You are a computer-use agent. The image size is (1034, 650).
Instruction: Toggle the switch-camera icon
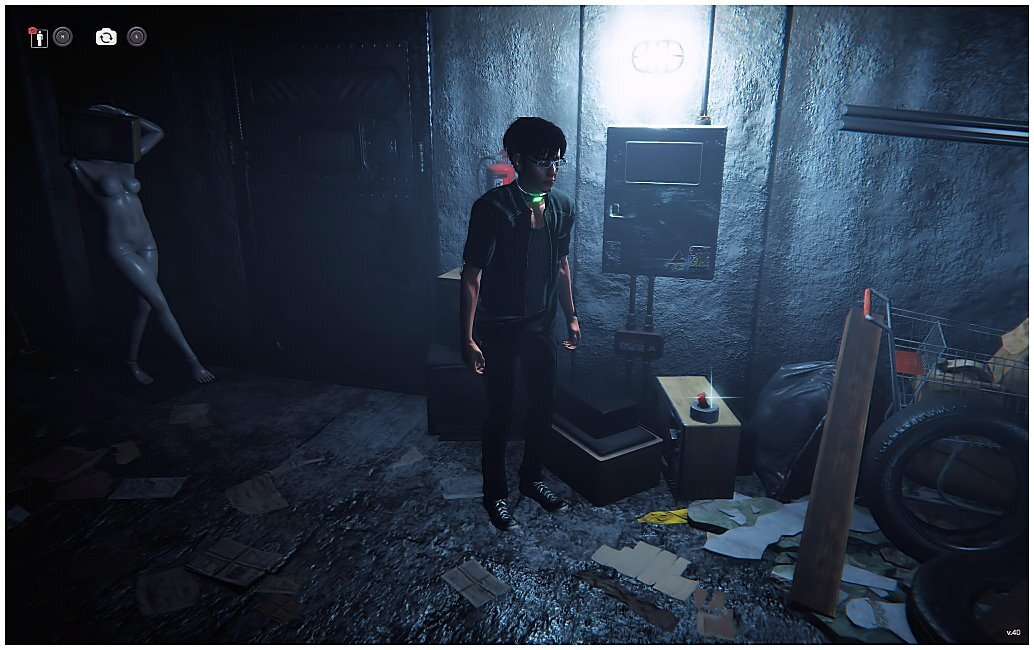click(x=106, y=37)
